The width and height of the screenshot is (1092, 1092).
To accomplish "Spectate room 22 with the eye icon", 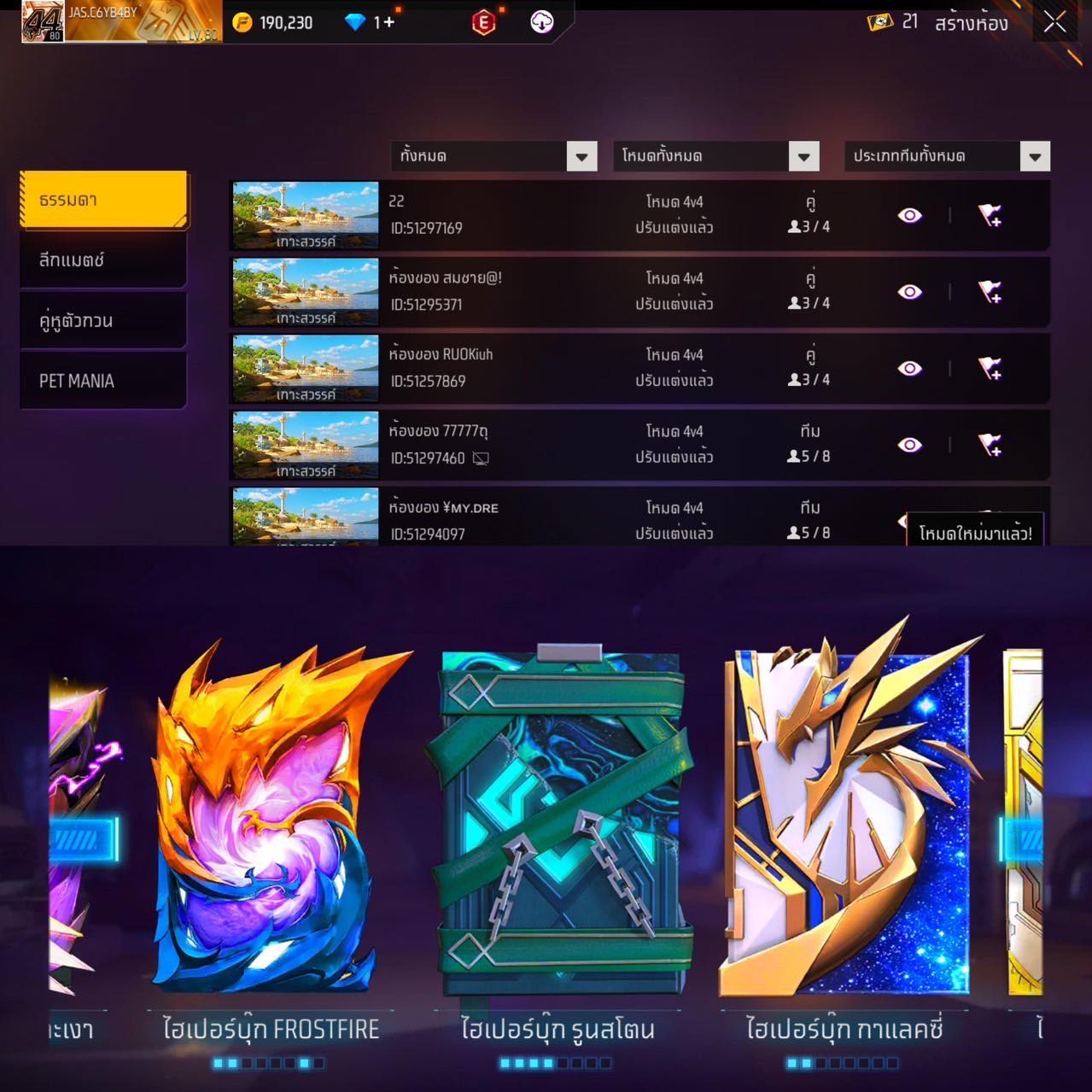I will click(x=909, y=215).
